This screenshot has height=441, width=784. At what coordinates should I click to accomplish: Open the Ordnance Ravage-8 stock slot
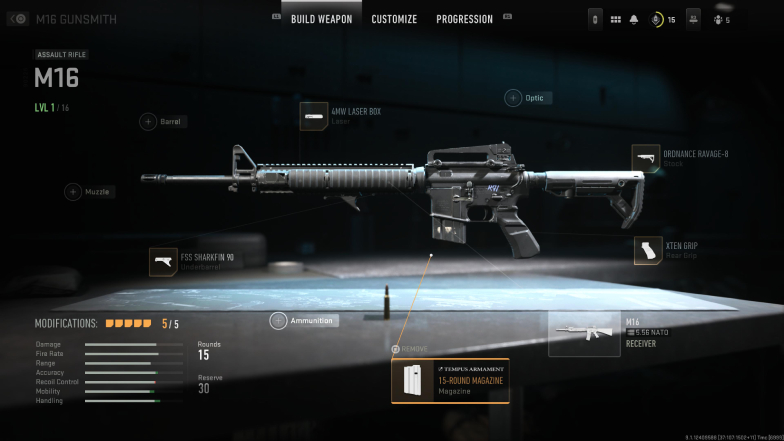646,158
